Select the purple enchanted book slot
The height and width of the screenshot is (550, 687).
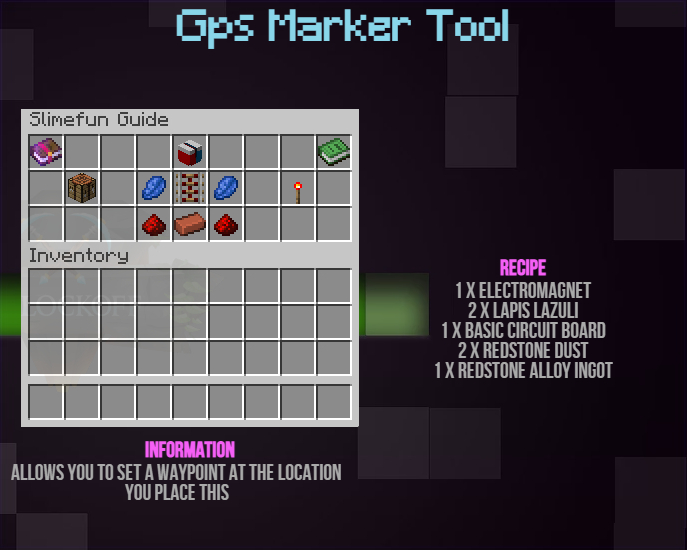[46, 152]
